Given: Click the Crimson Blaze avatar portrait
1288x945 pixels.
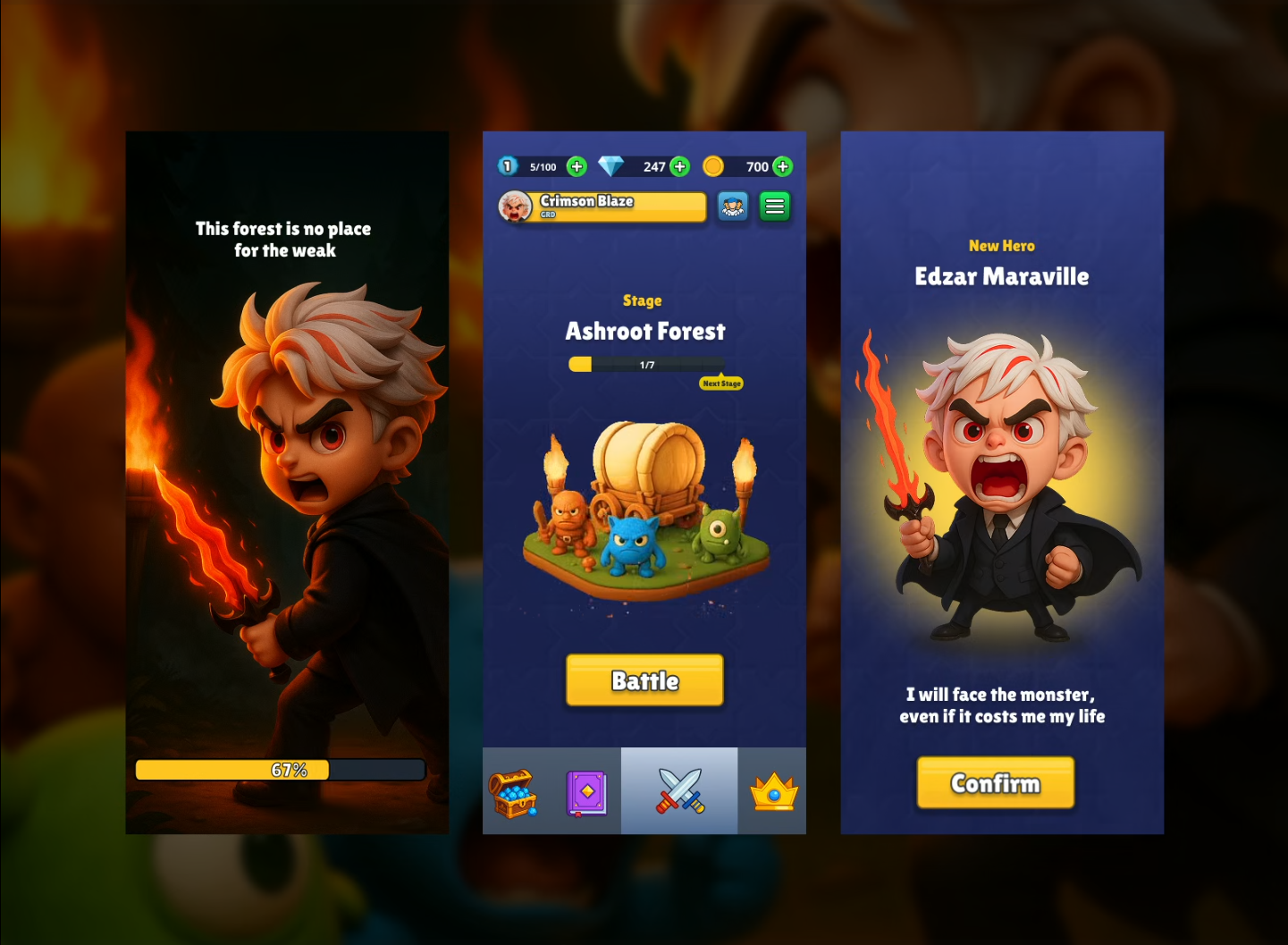Looking at the screenshot, I should pyautogui.click(x=516, y=207).
